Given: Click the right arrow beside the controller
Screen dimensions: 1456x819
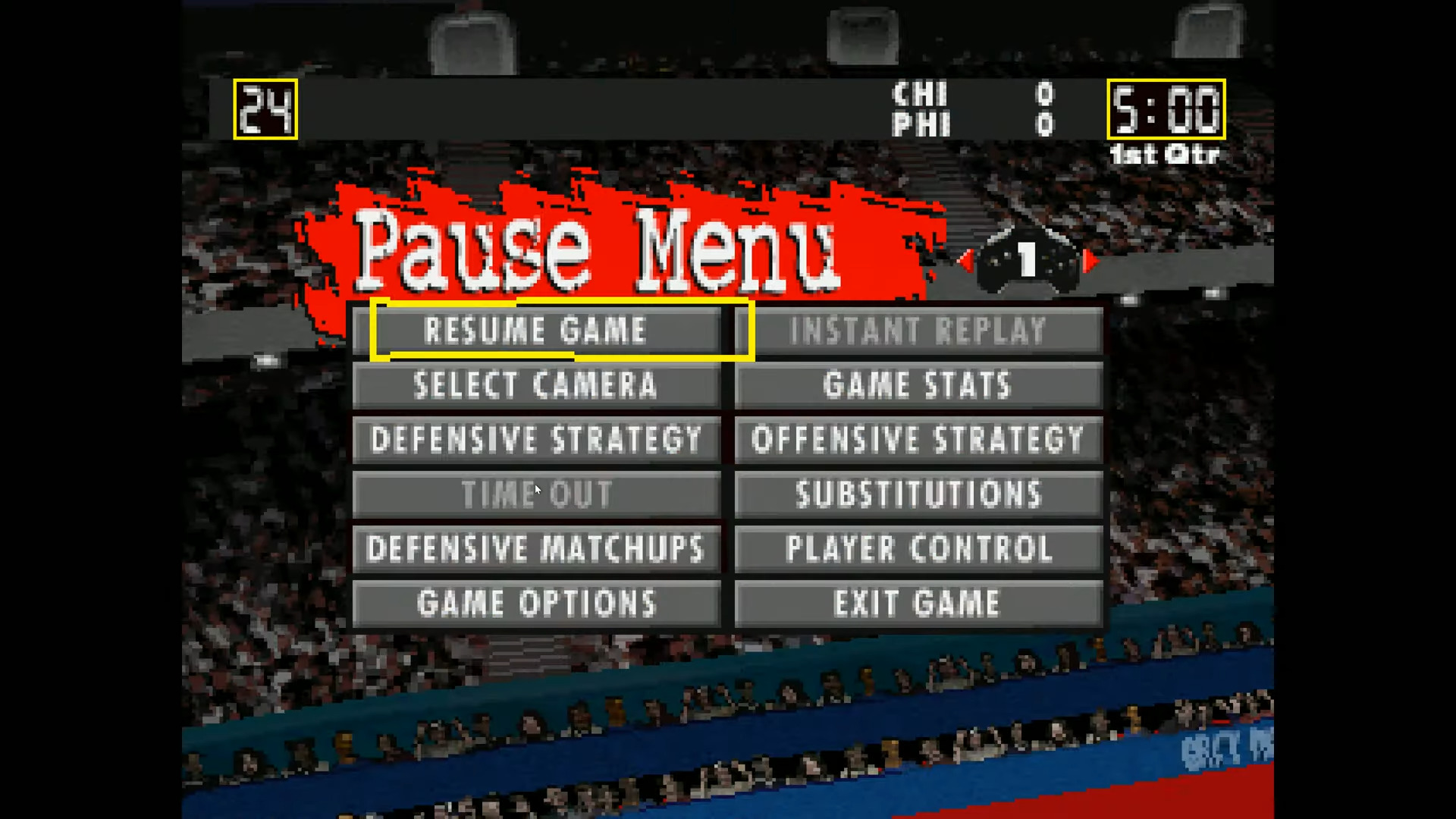Looking at the screenshot, I should [1090, 262].
